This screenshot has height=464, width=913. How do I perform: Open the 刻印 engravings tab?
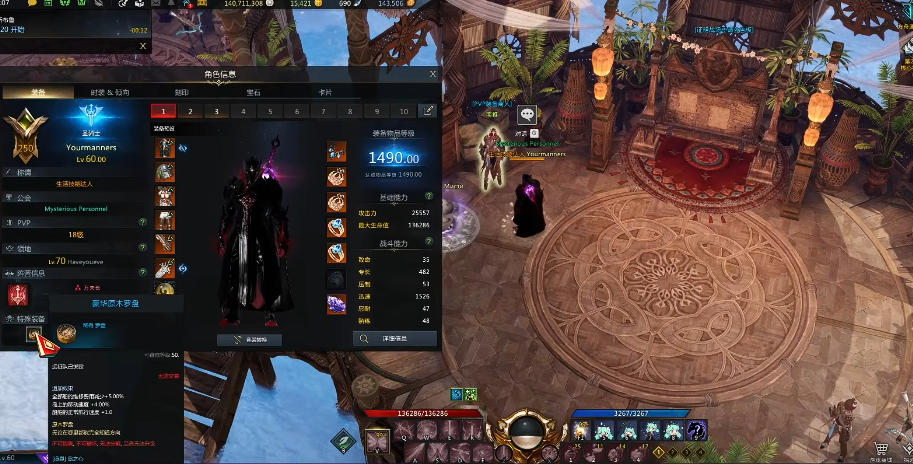182,92
